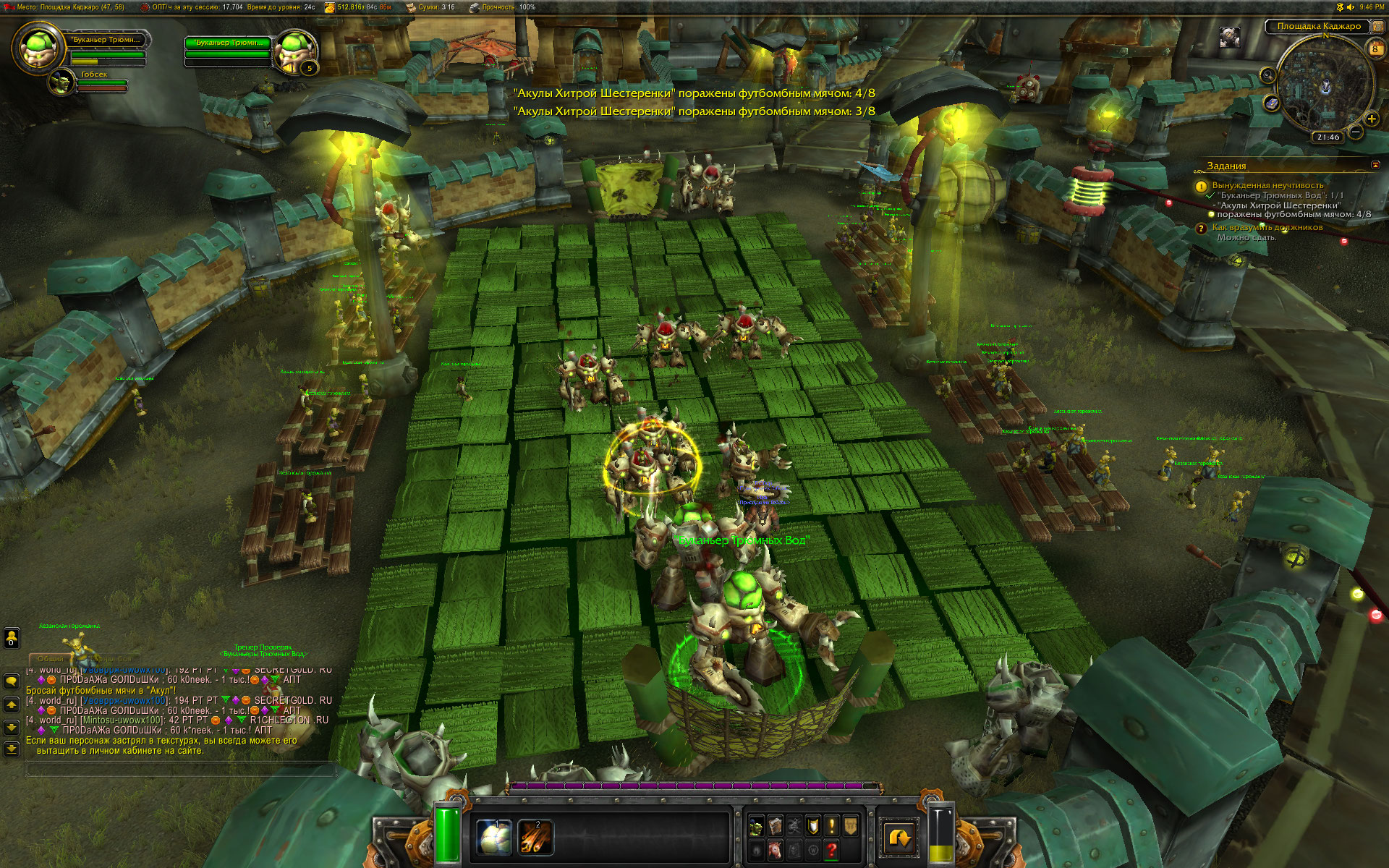The width and height of the screenshot is (1389, 868).
Task: Switch to the Общий chat tab
Action: coord(51,659)
